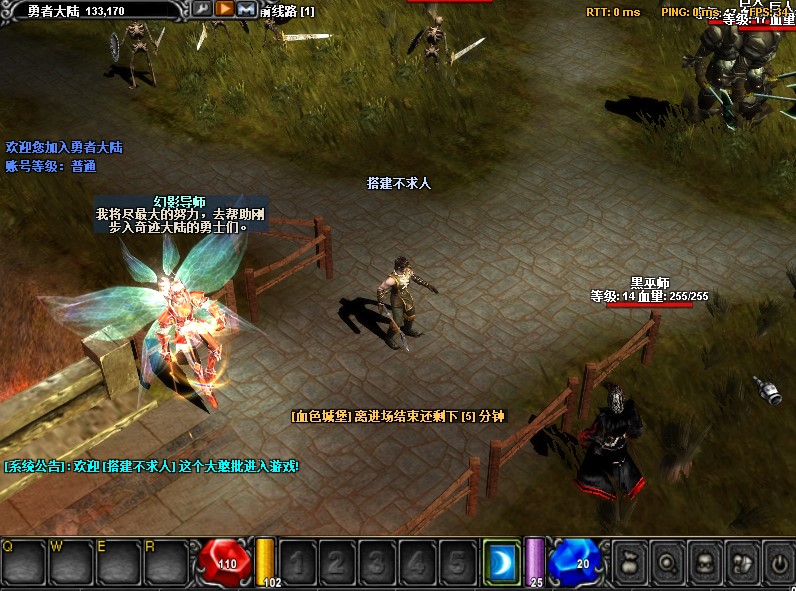This screenshot has height=591, width=796.
Task: Open the two-figures community icon
Action: pyautogui.click(x=741, y=562)
